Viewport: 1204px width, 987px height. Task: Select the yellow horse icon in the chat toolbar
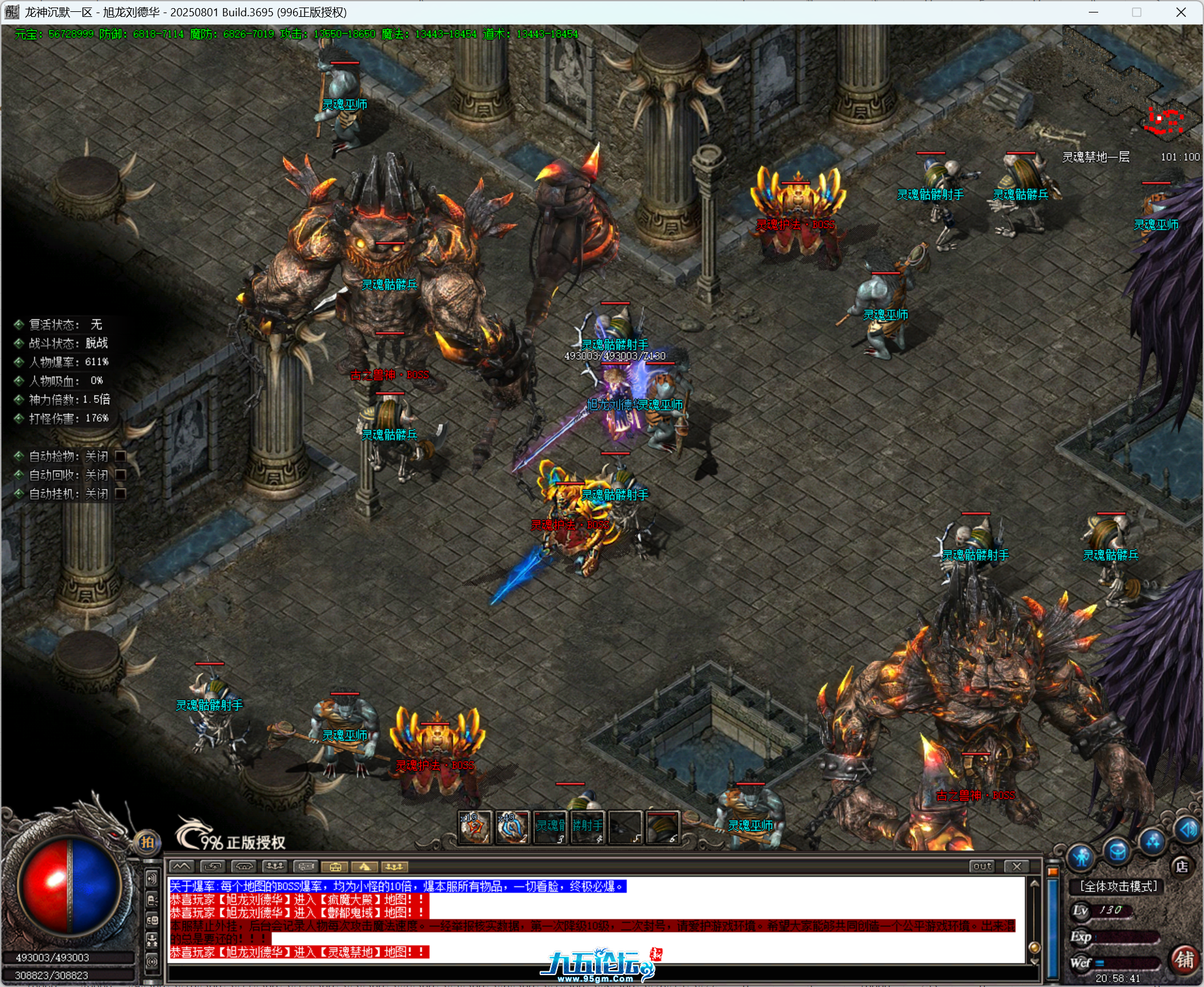pos(365,867)
